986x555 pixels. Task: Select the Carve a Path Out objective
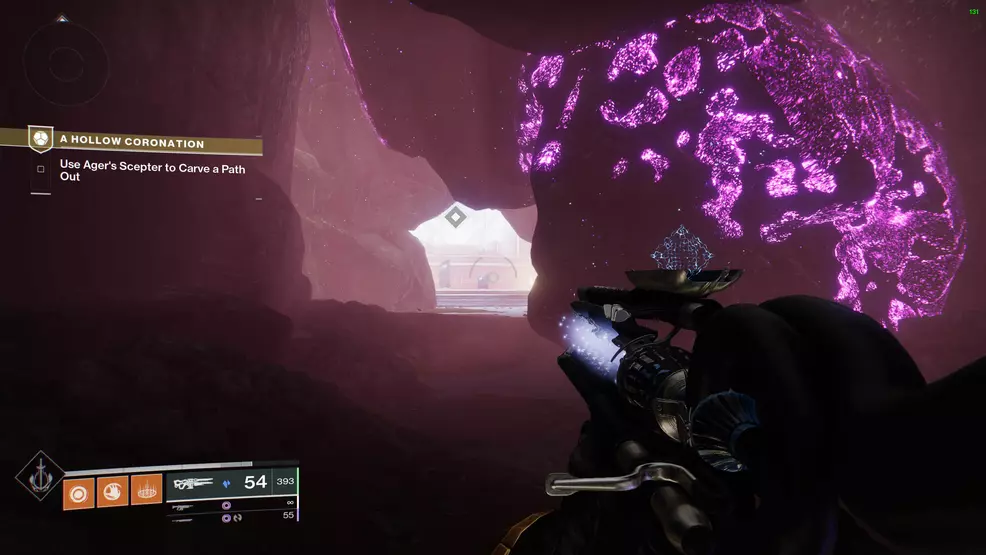point(152,174)
